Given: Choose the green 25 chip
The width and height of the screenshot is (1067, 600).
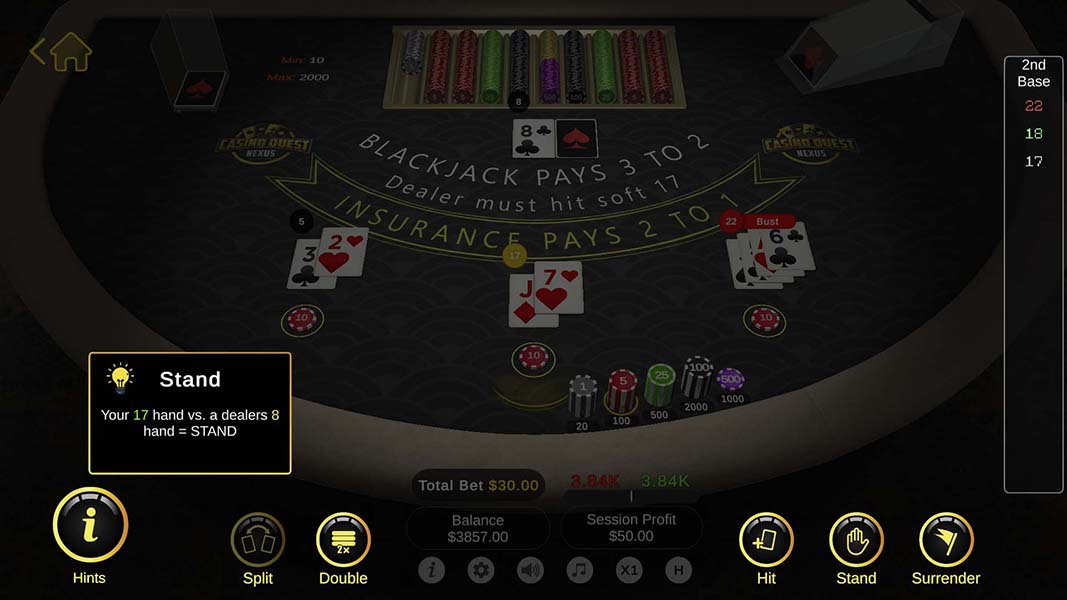Looking at the screenshot, I should (x=659, y=382).
